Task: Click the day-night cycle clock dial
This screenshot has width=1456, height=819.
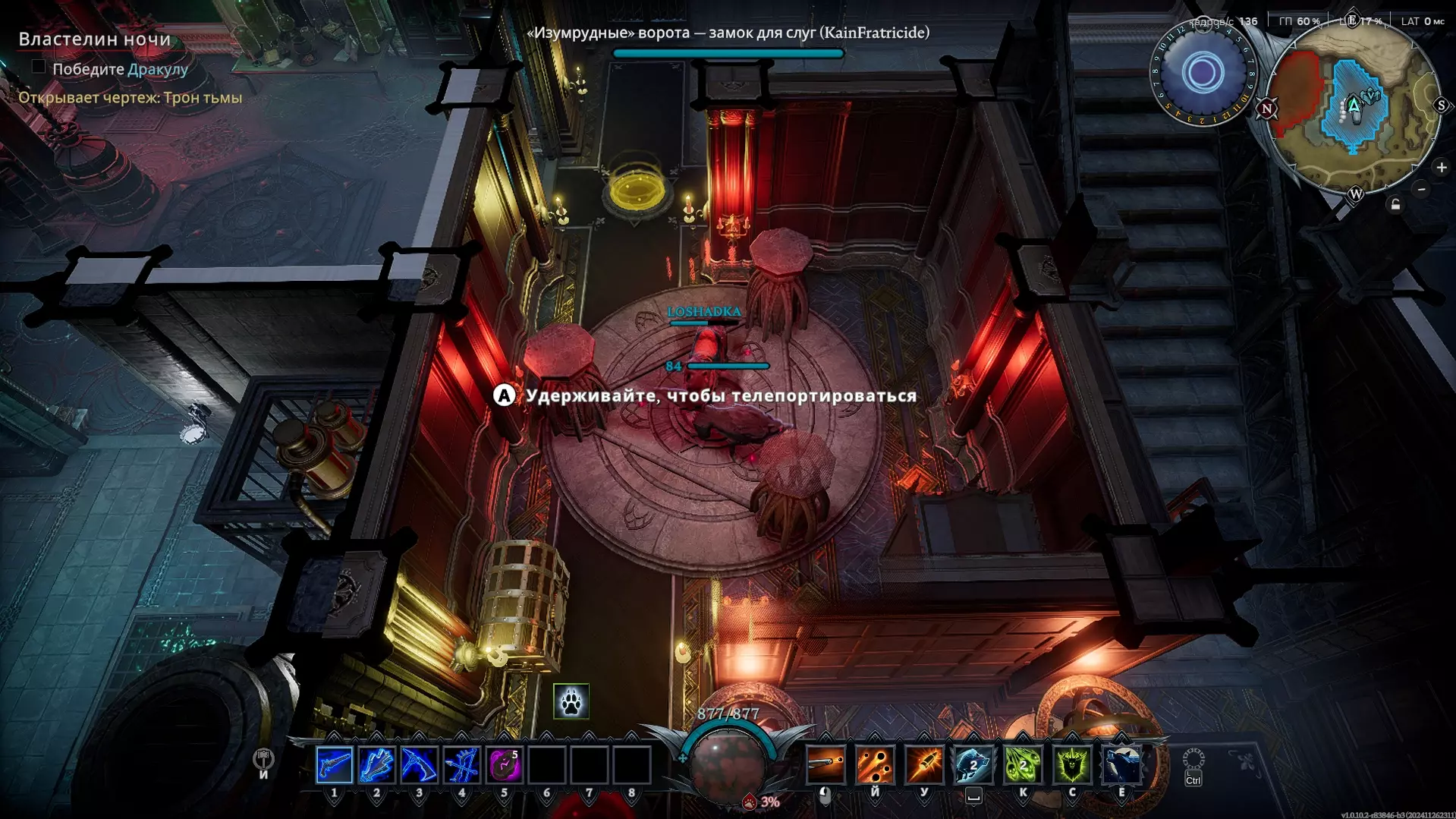Action: 1203,74
